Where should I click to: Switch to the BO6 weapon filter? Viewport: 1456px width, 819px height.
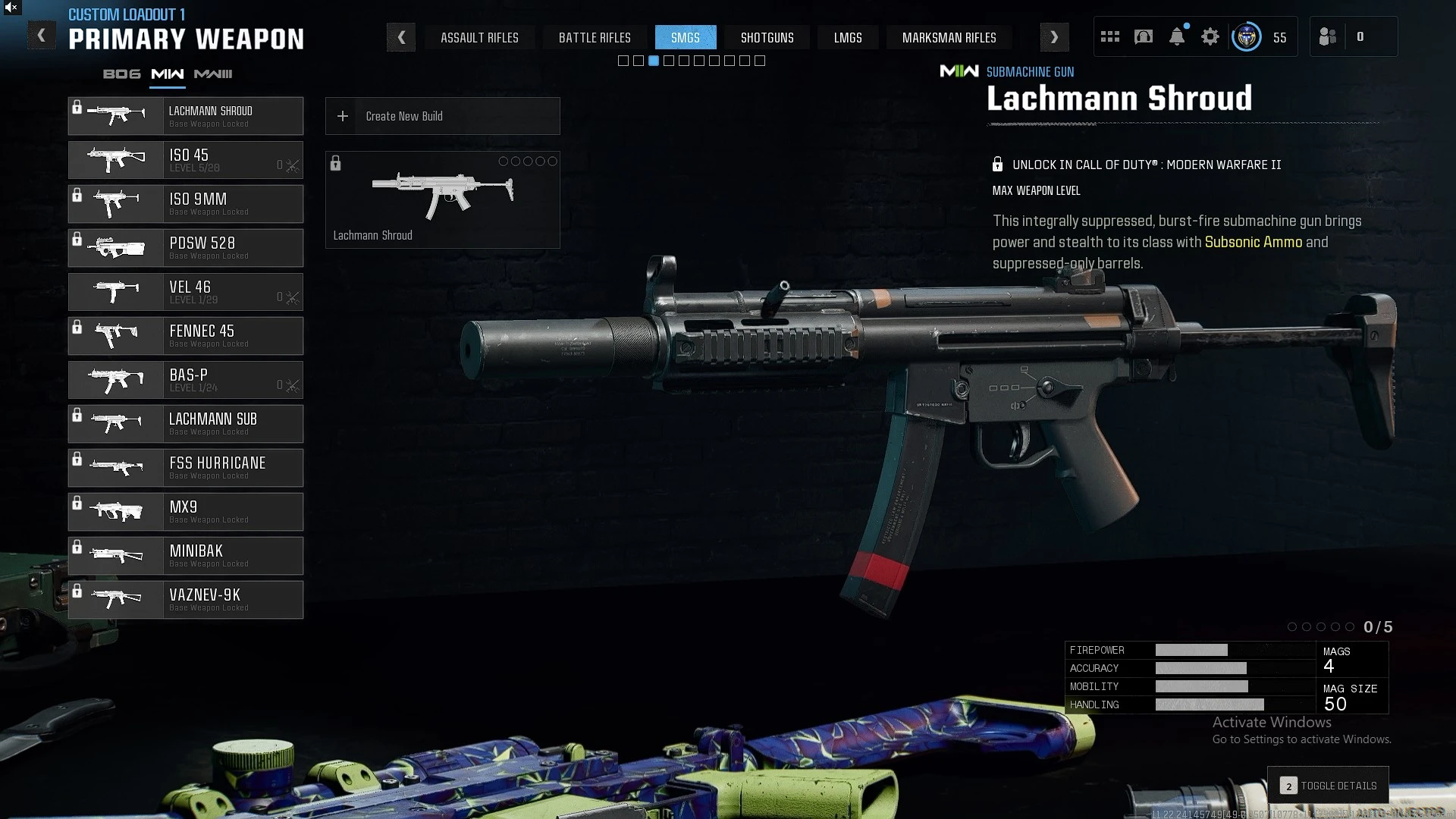pos(122,74)
